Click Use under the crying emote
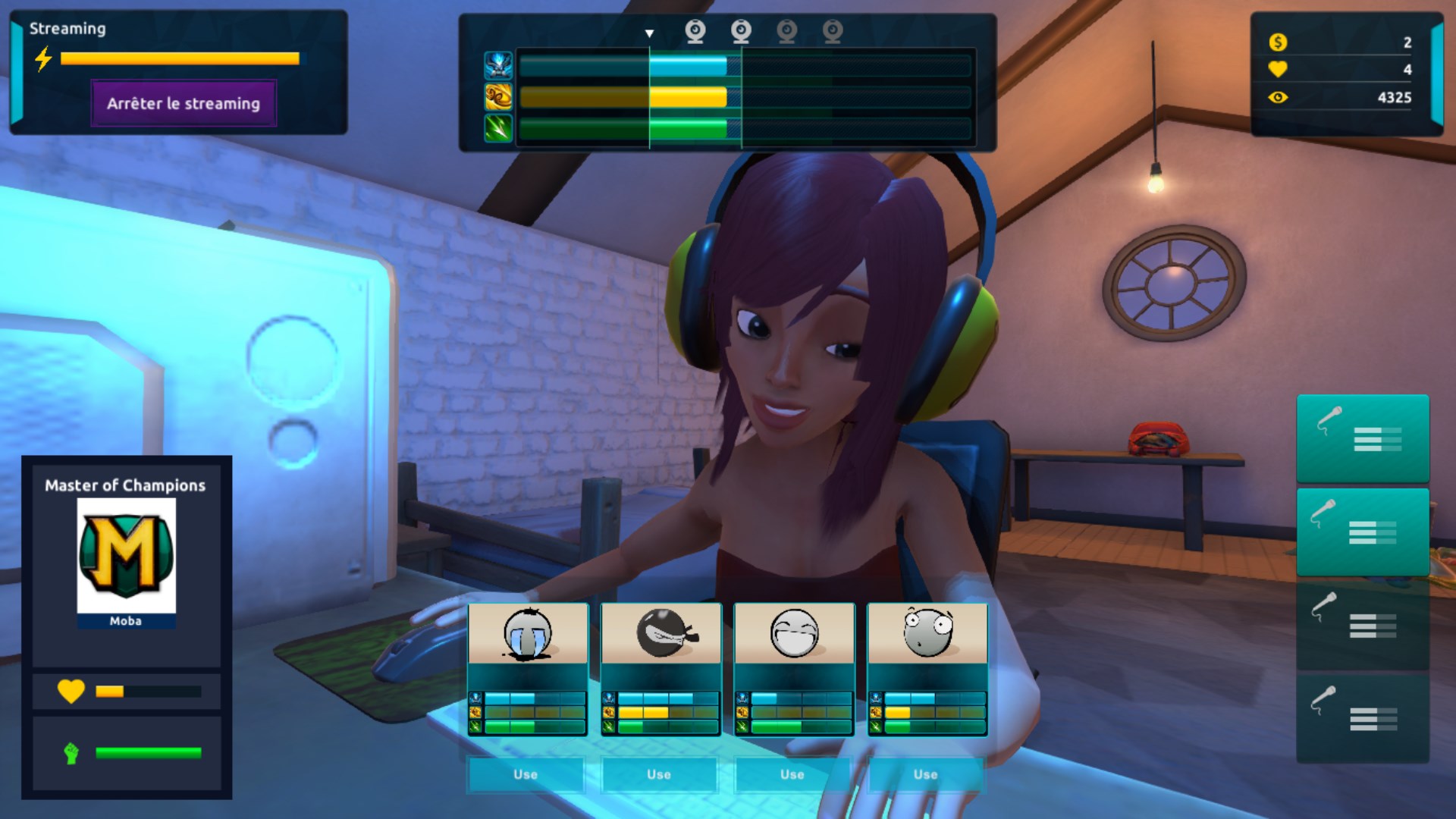Screen dimensions: 1456x819 525,775
